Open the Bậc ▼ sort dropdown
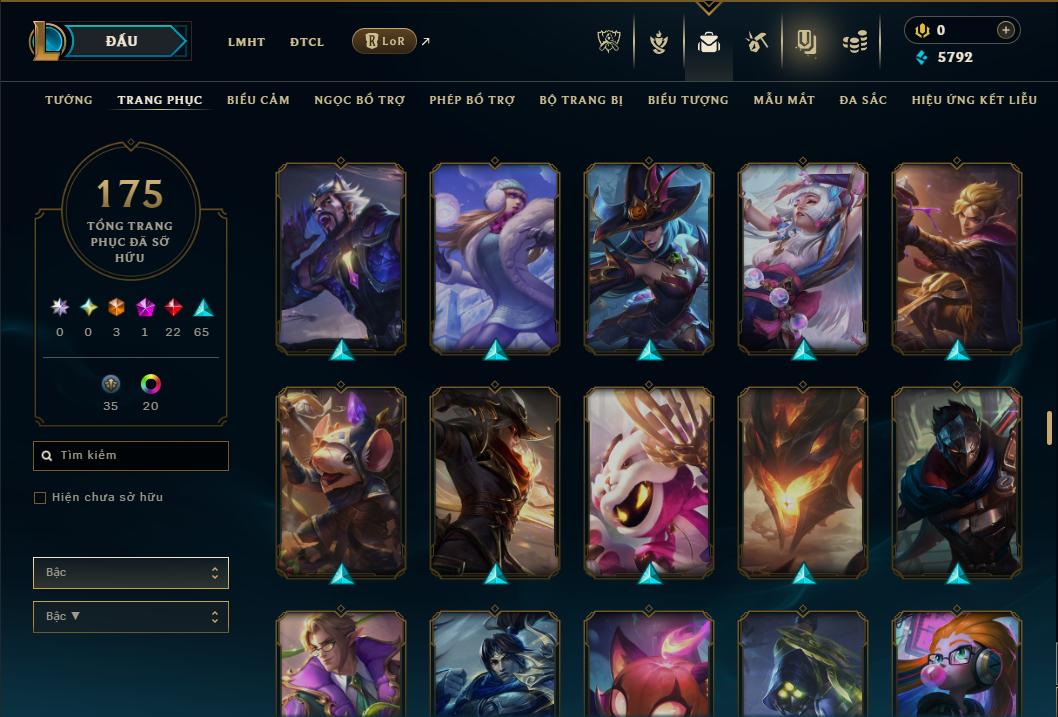The image size is (1058, 717). (131, 617)
